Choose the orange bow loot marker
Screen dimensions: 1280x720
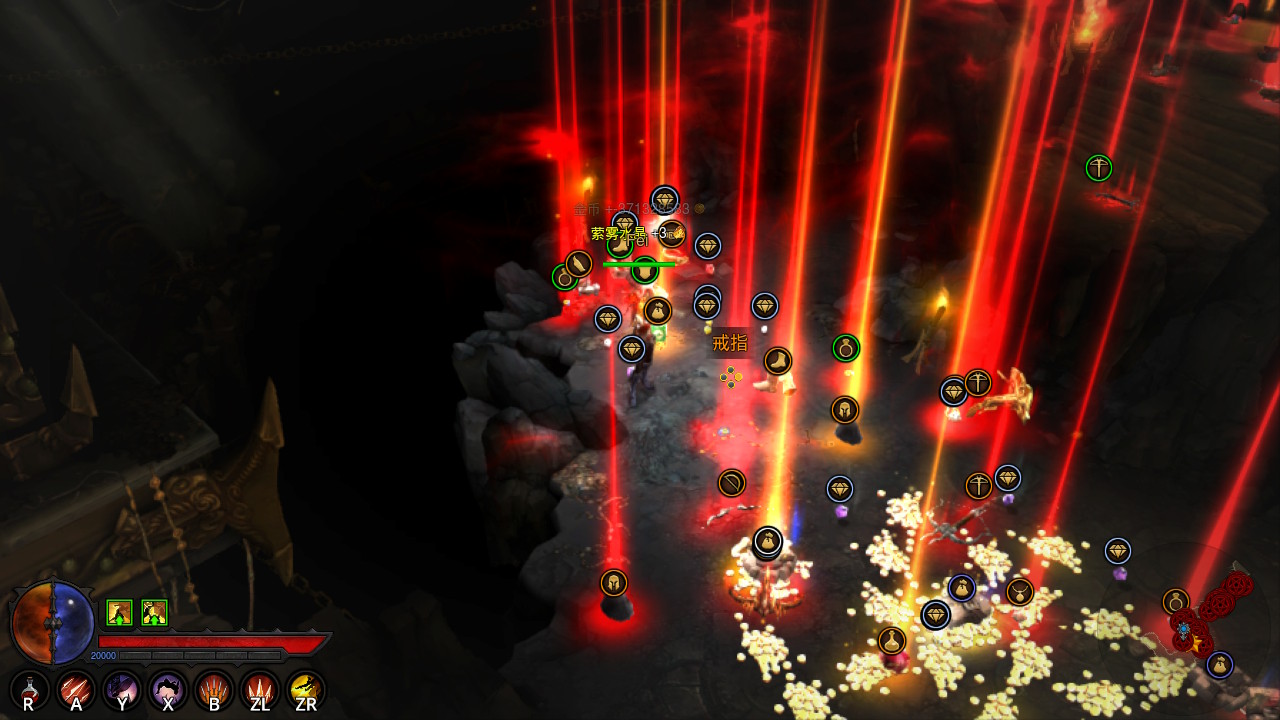tap(732, 483)
